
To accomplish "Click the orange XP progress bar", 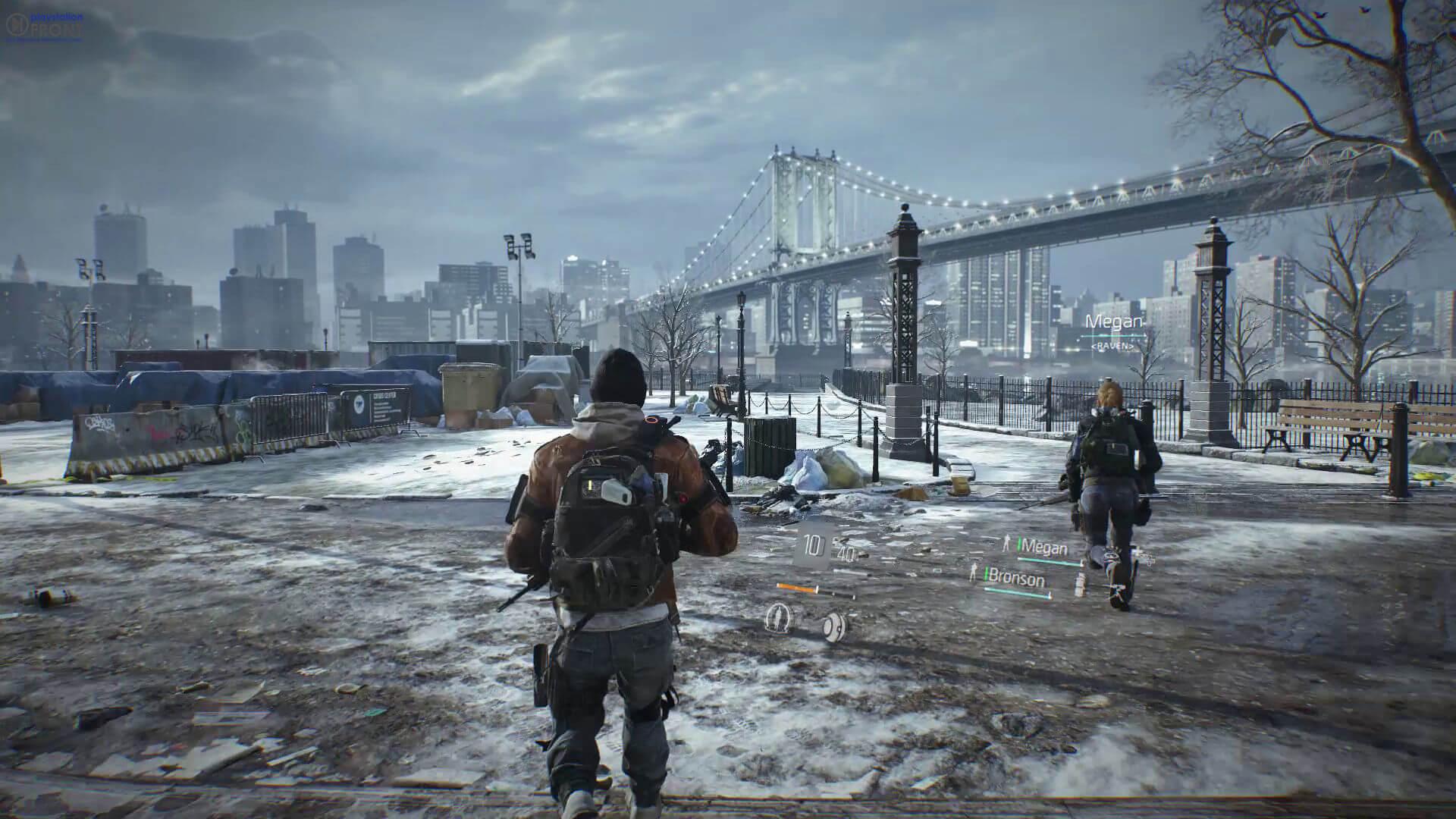I will [795, 588].
